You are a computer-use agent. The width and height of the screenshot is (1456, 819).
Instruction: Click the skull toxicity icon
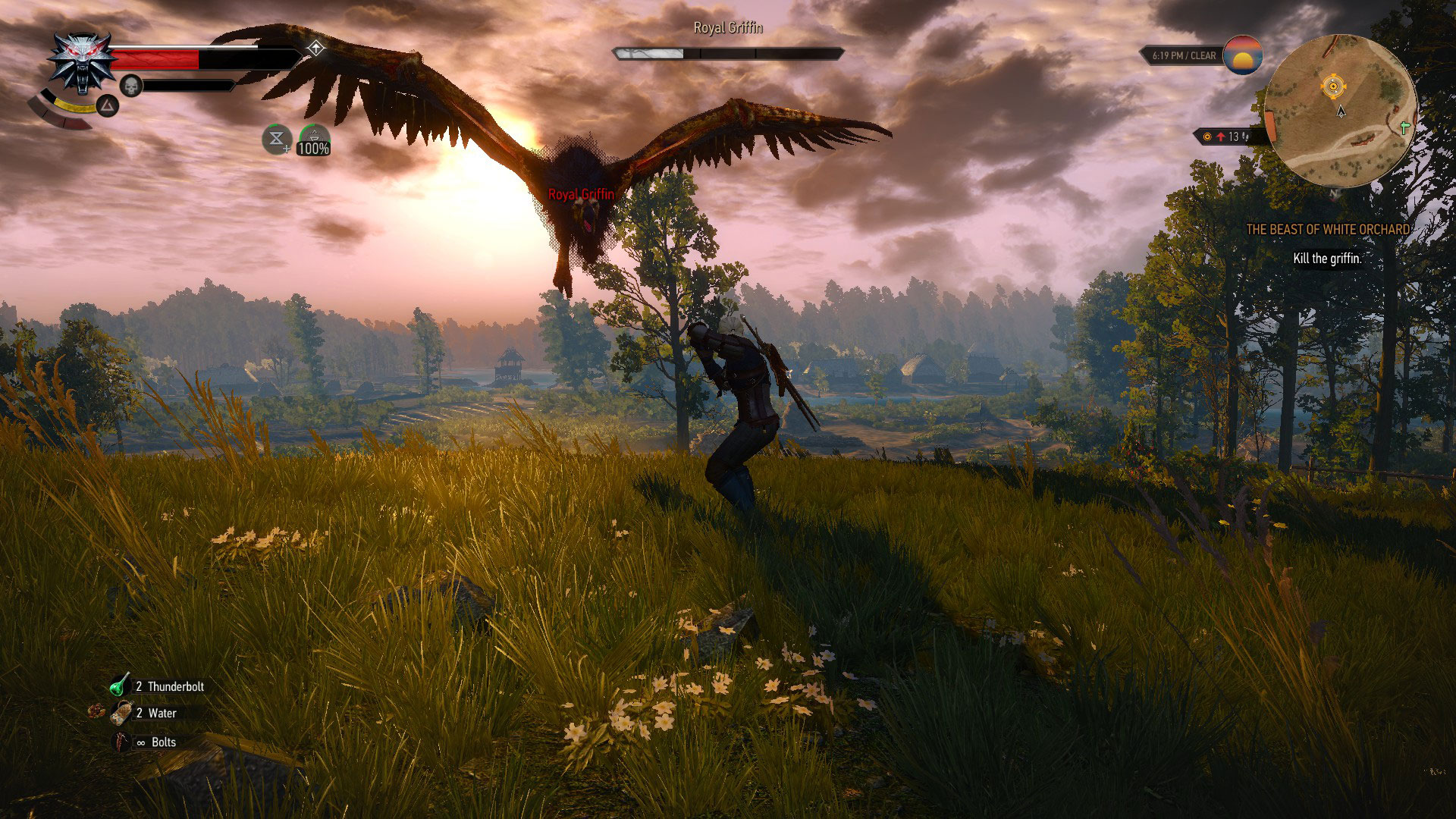pyautogui.click(x=131, y=86)
